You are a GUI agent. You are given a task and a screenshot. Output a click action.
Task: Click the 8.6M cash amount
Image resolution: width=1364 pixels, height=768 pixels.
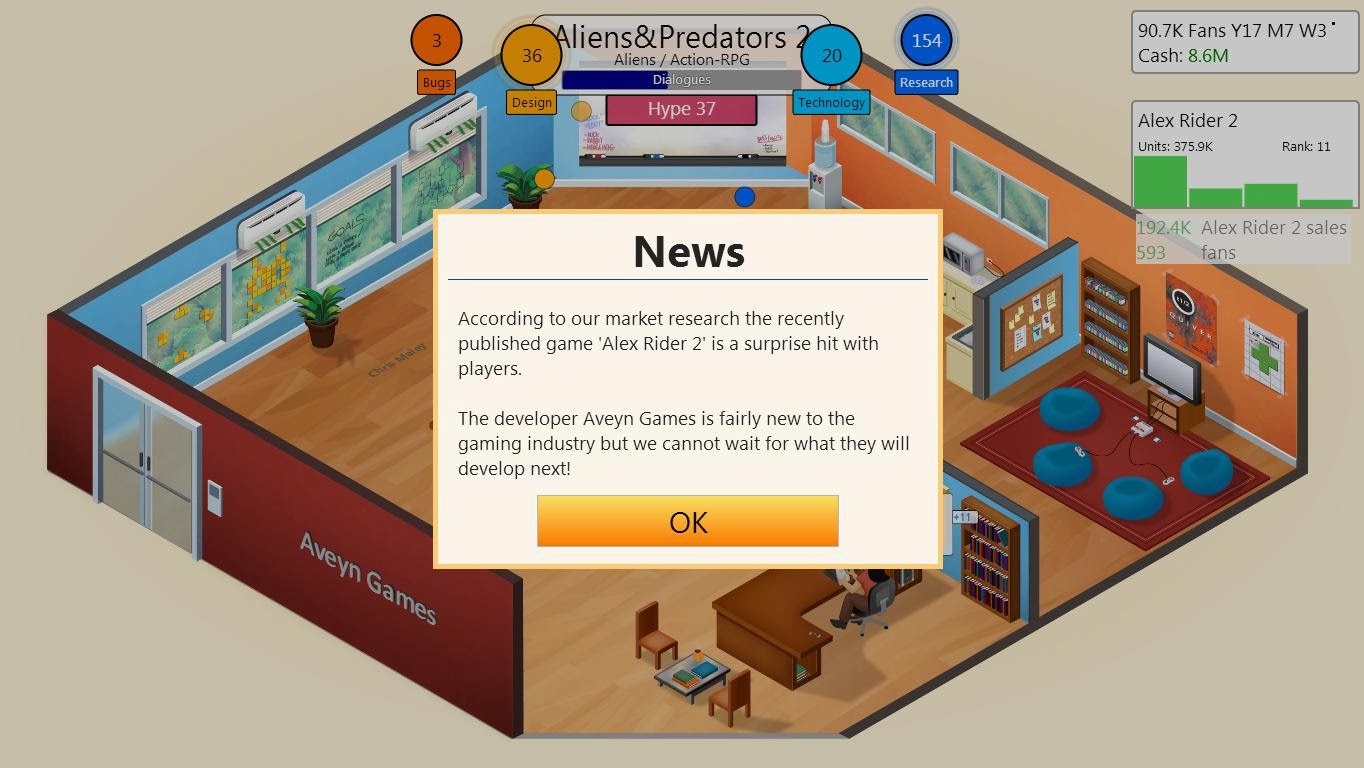click(x=1208, y=55)
